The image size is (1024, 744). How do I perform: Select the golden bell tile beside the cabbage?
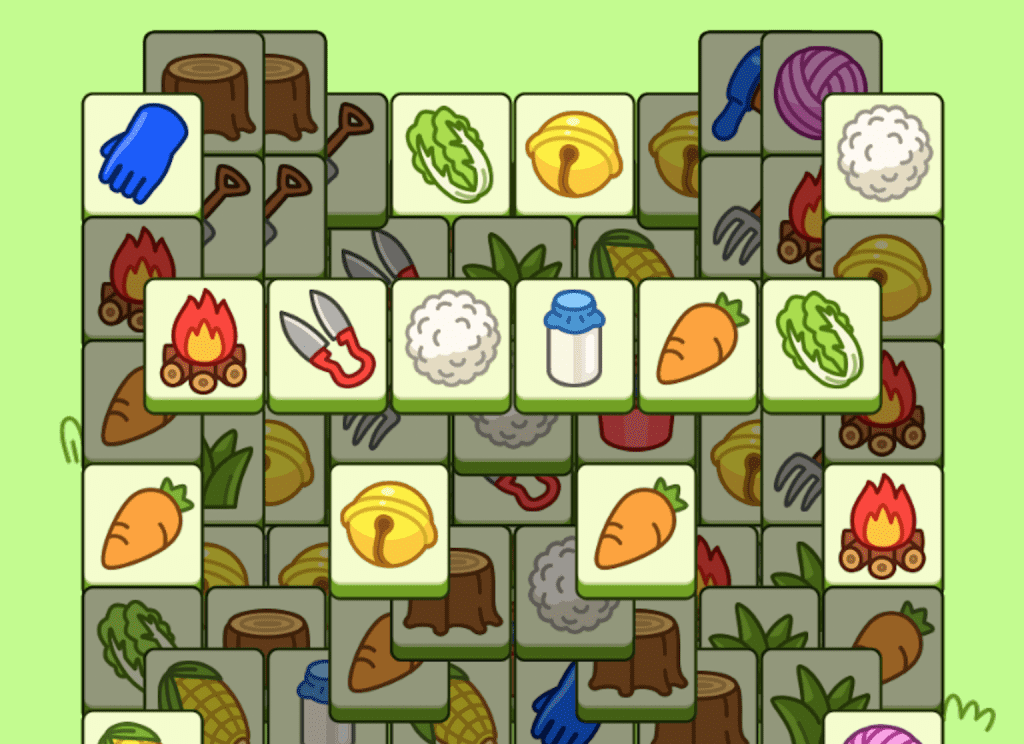tap(574, 154)
